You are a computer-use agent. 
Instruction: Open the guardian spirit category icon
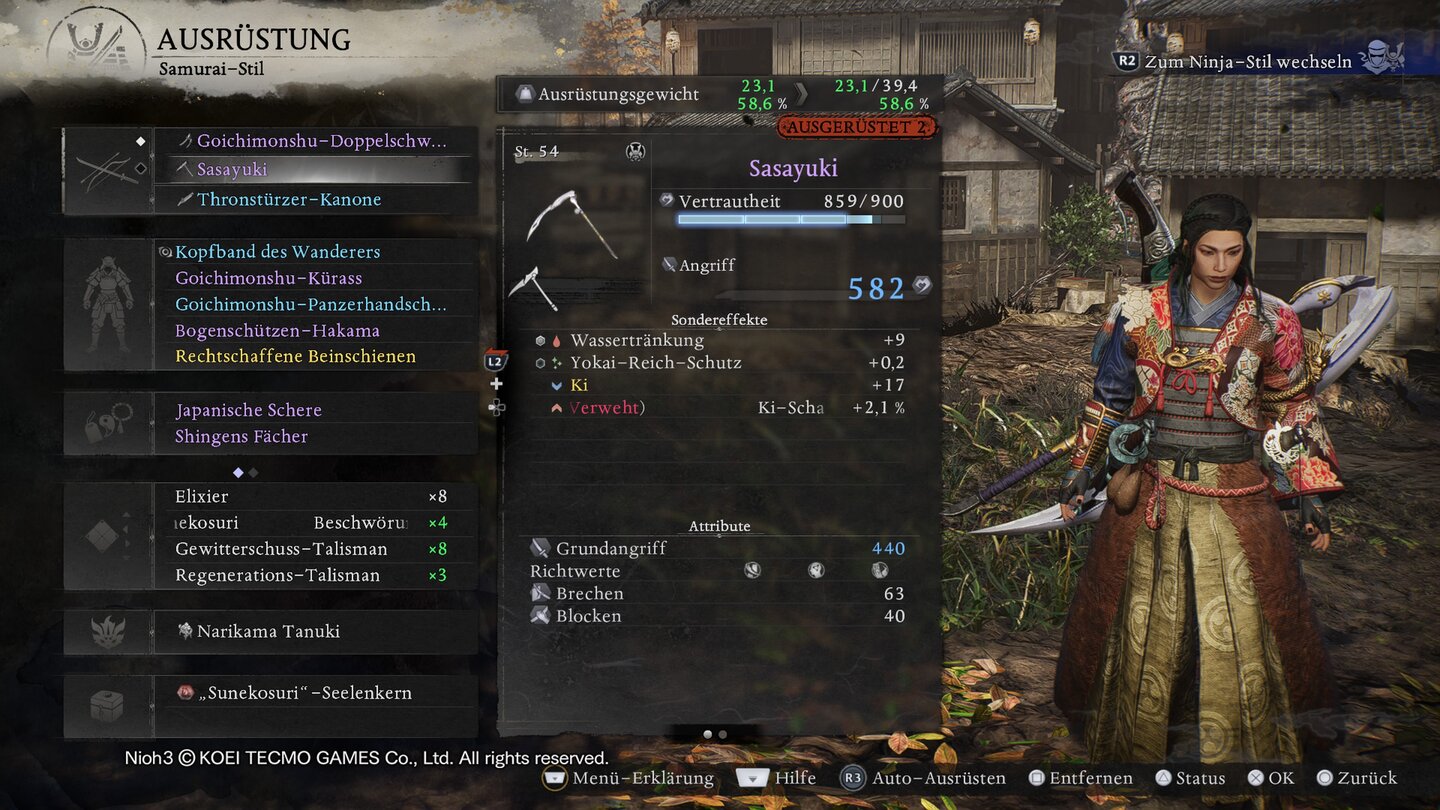pos(107,632)
